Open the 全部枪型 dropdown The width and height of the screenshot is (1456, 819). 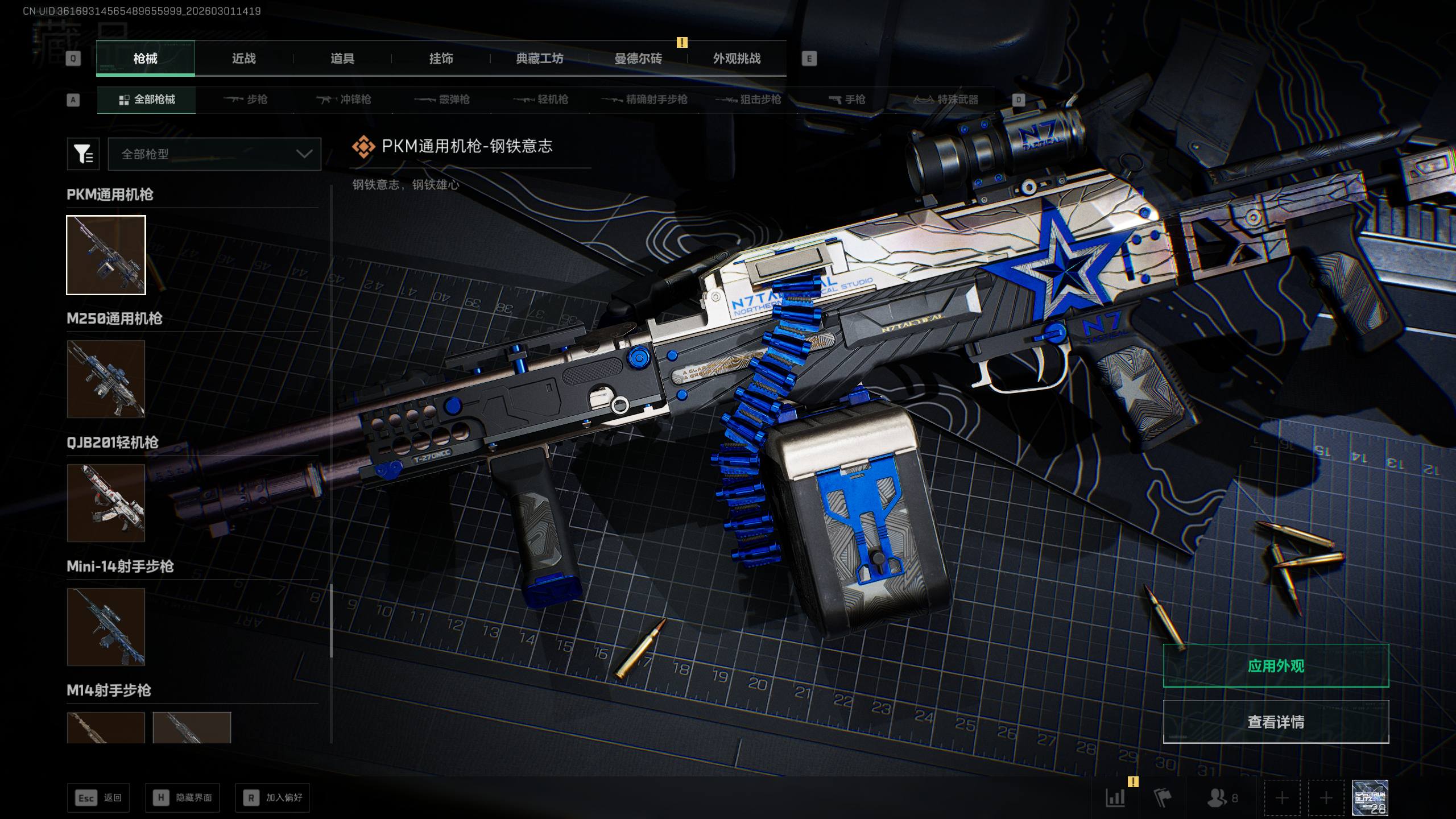pyautogui.click(x=214, y=154)
